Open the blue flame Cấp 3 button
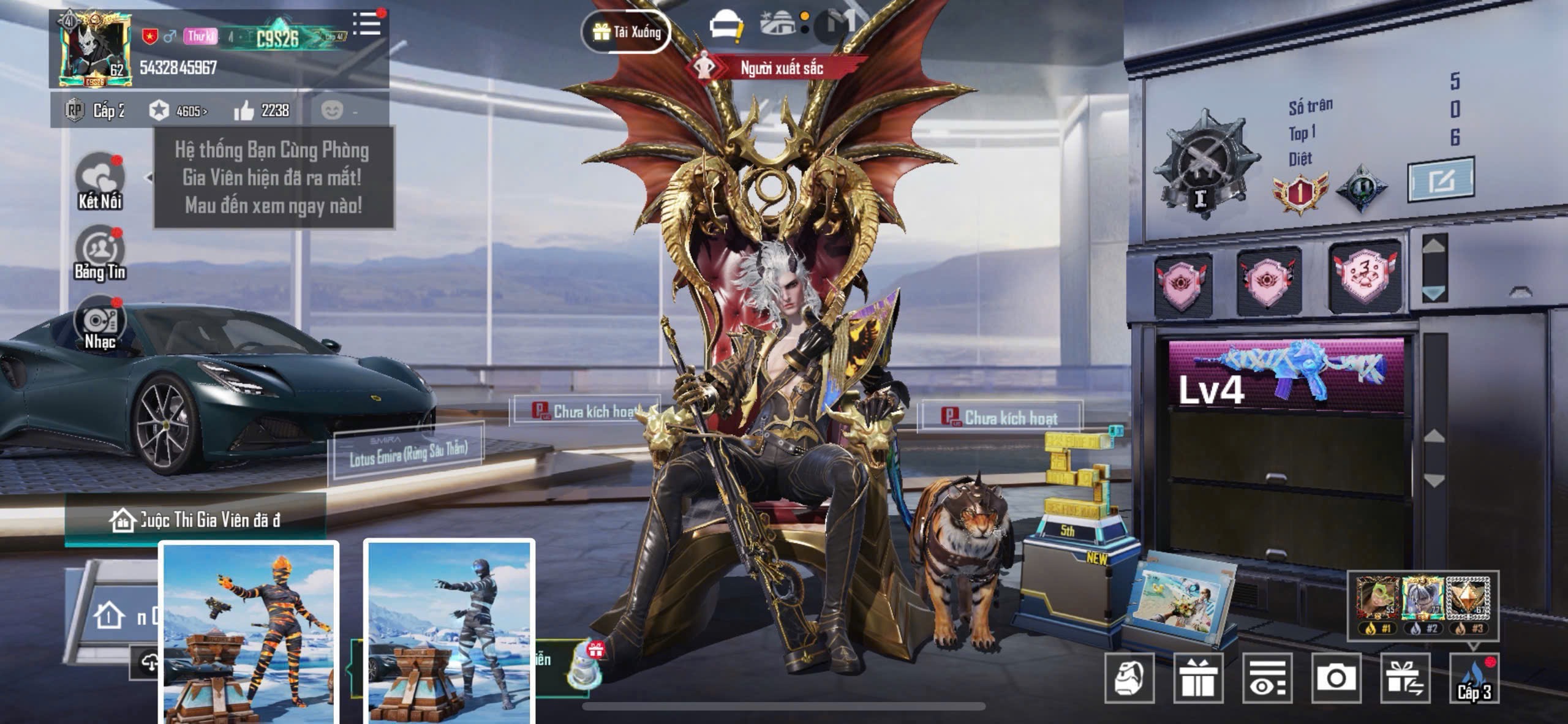The height and width of the screenshot is (724, 1568). (x=1474, y=677)
